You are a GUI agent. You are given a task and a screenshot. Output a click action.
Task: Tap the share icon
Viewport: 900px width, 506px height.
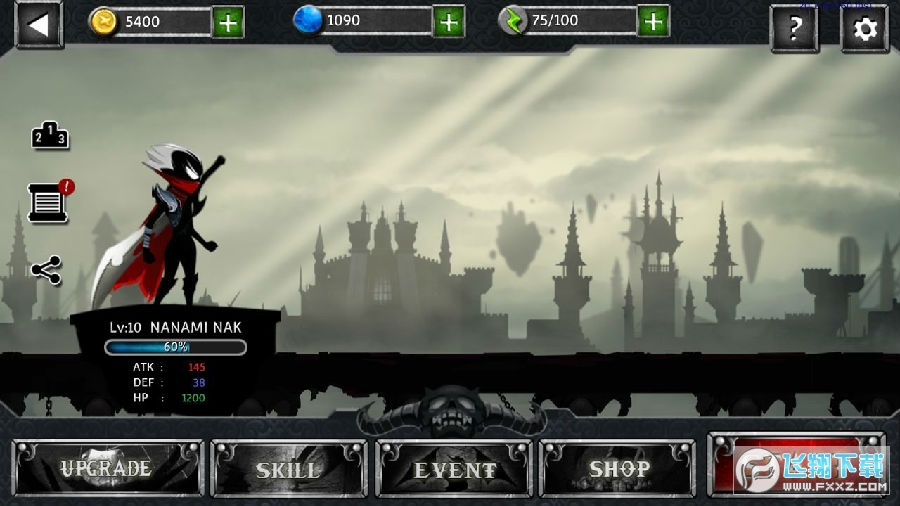point(46,269)
